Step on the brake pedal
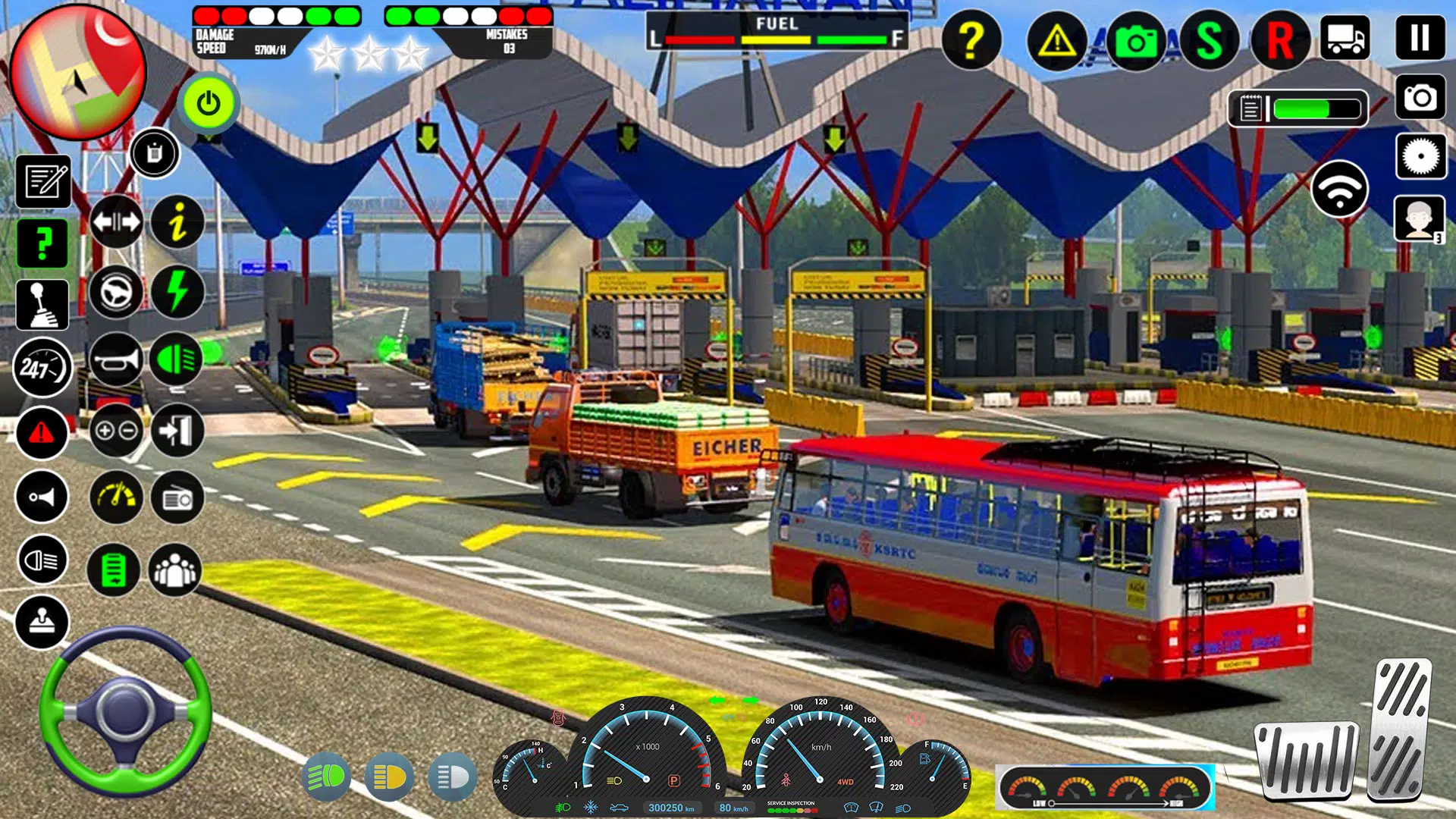 [x=1306, y=761]
